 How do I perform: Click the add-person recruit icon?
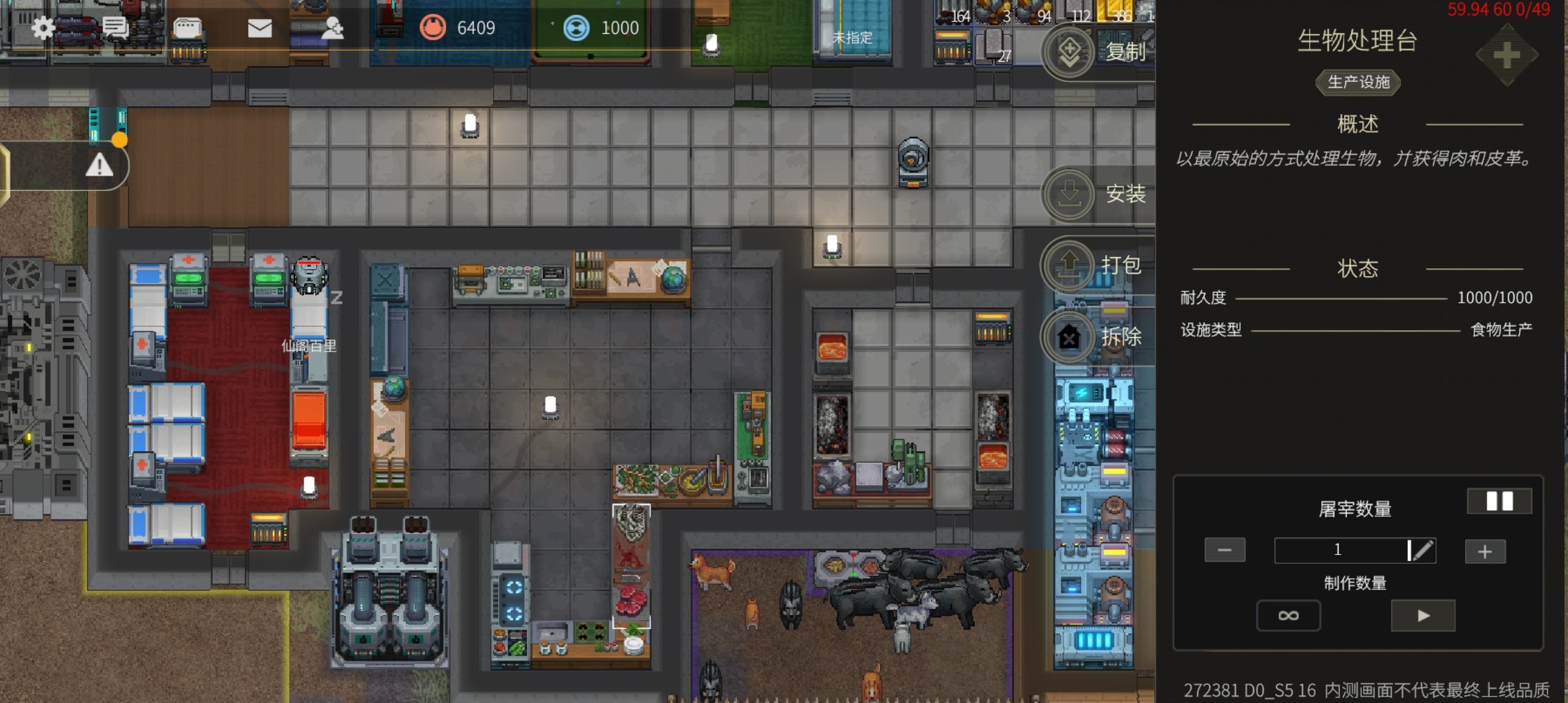point(333,28)
